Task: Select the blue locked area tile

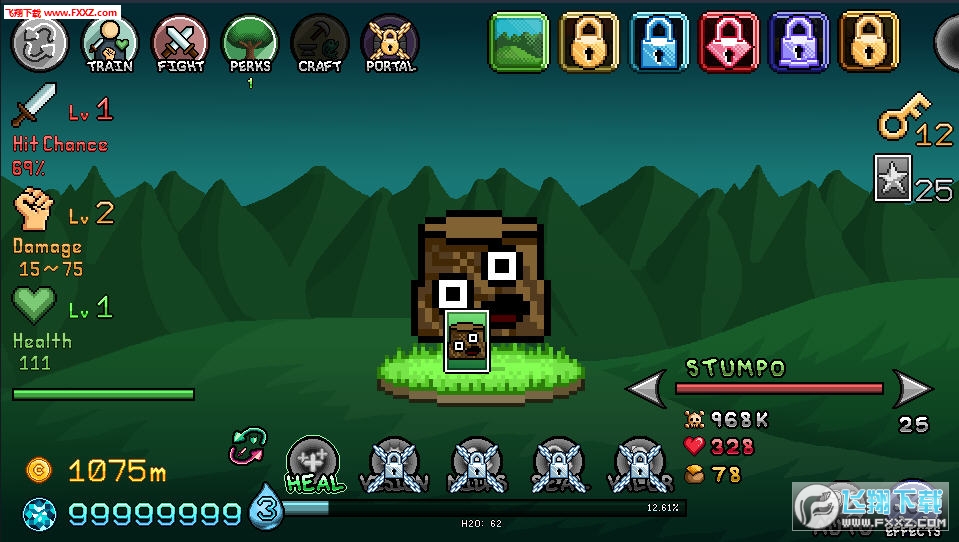Action: (659, 42)
